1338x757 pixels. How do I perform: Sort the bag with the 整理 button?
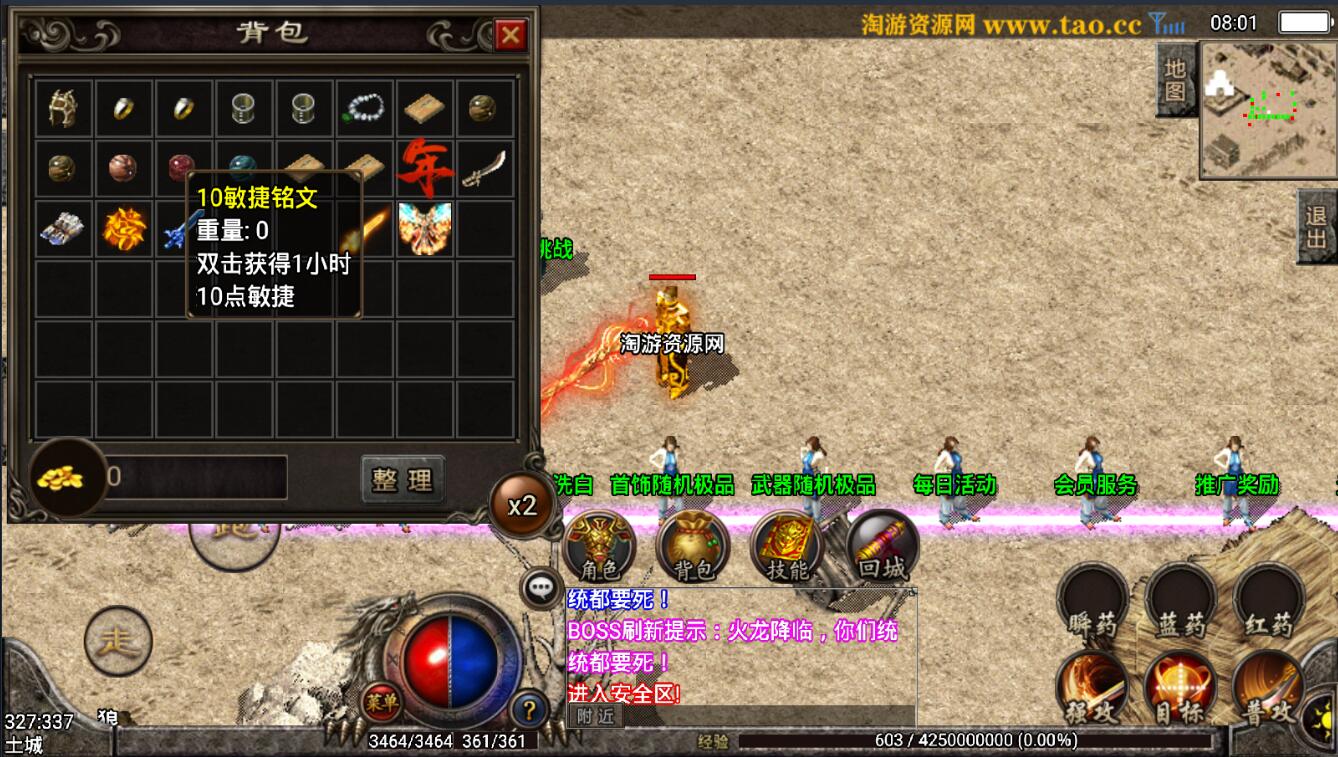coord(402,480)
